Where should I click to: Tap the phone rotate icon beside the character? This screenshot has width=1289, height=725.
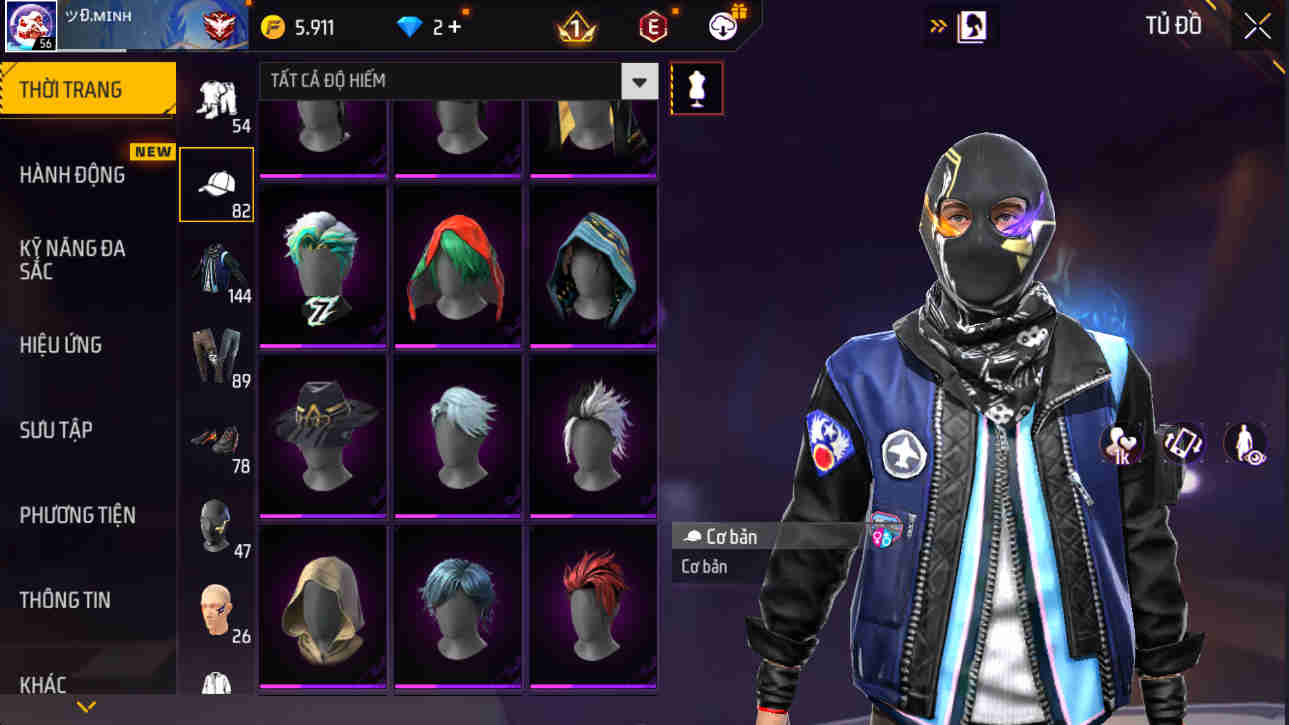pyautogui.click(x=1181, y=443)
